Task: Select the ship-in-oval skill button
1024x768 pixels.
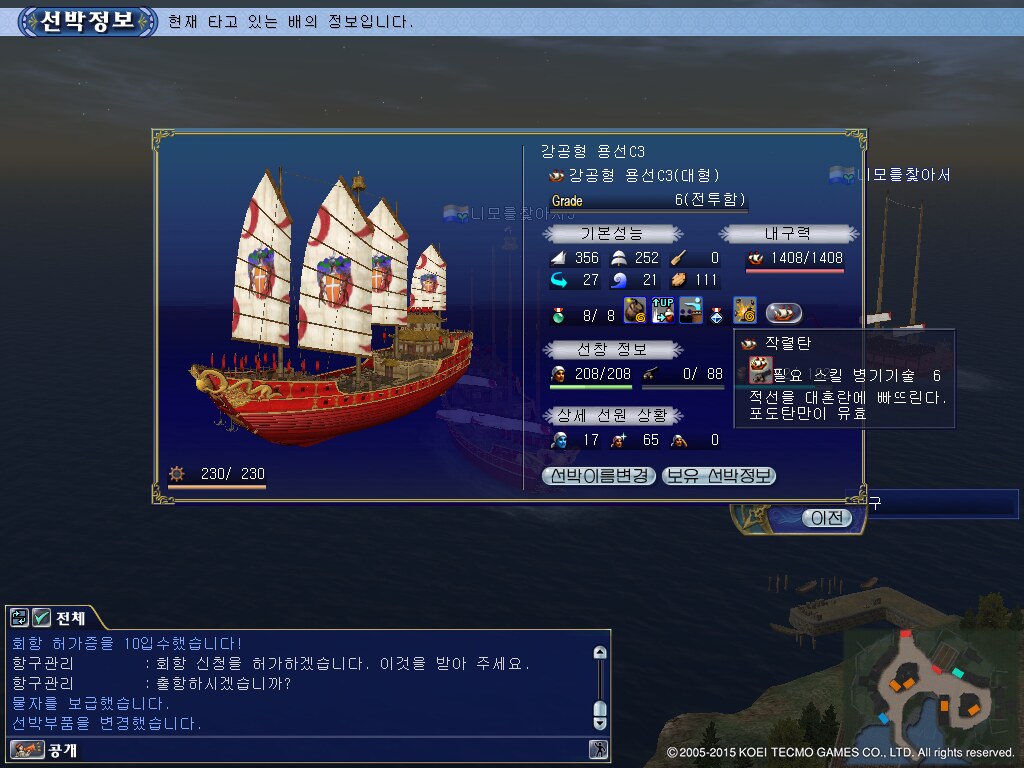Action: [784, 312]
